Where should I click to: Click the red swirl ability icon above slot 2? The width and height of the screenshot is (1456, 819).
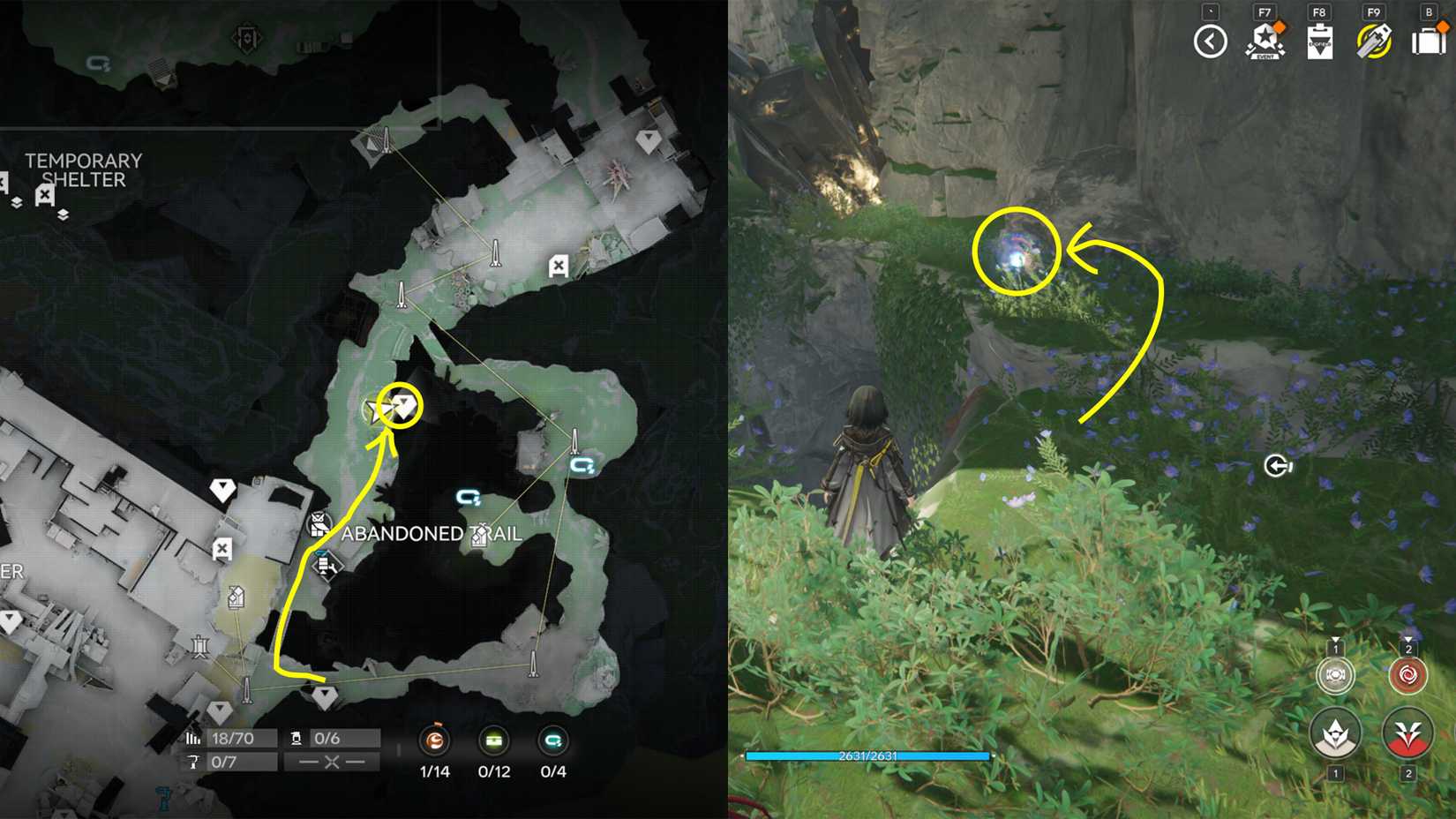point(1406,675)
